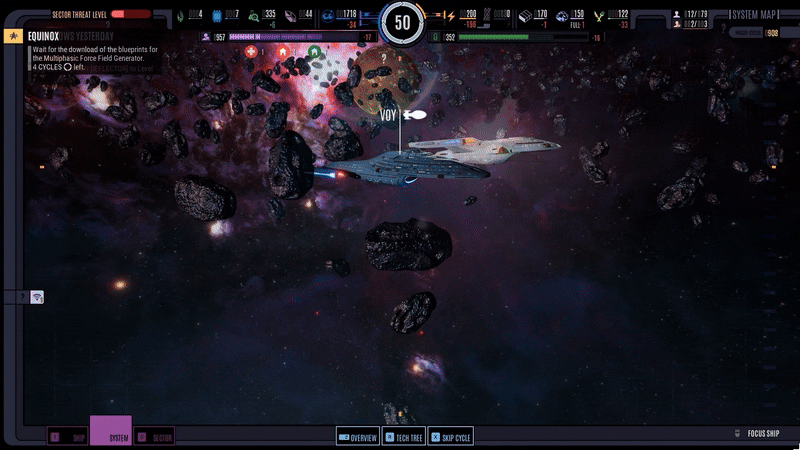Click the Skip Cycle button
This screenshot has height=450, width=800.
tap(451, 437)
